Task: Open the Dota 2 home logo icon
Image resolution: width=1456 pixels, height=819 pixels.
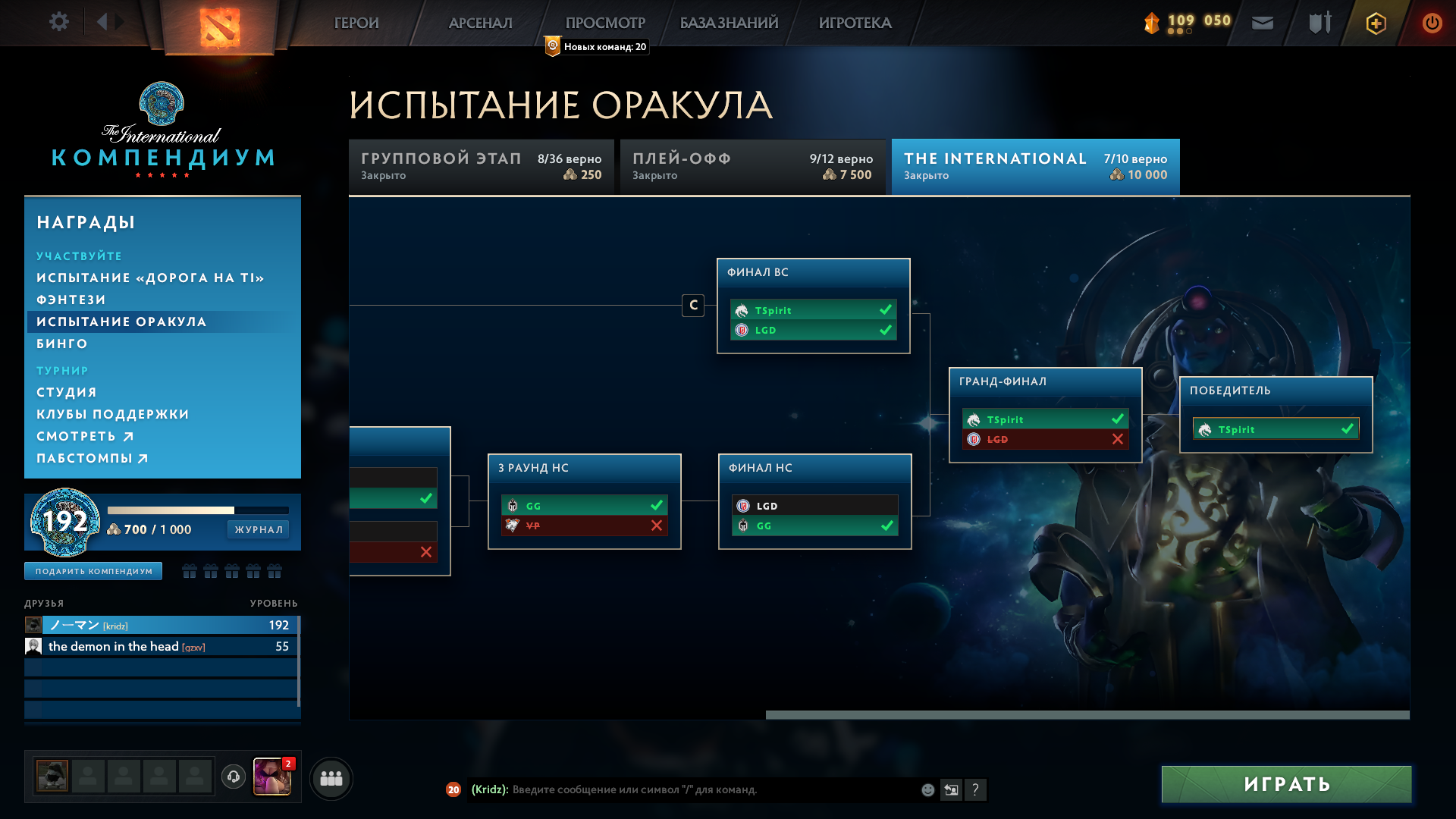Action: click(x=220, y=27)
